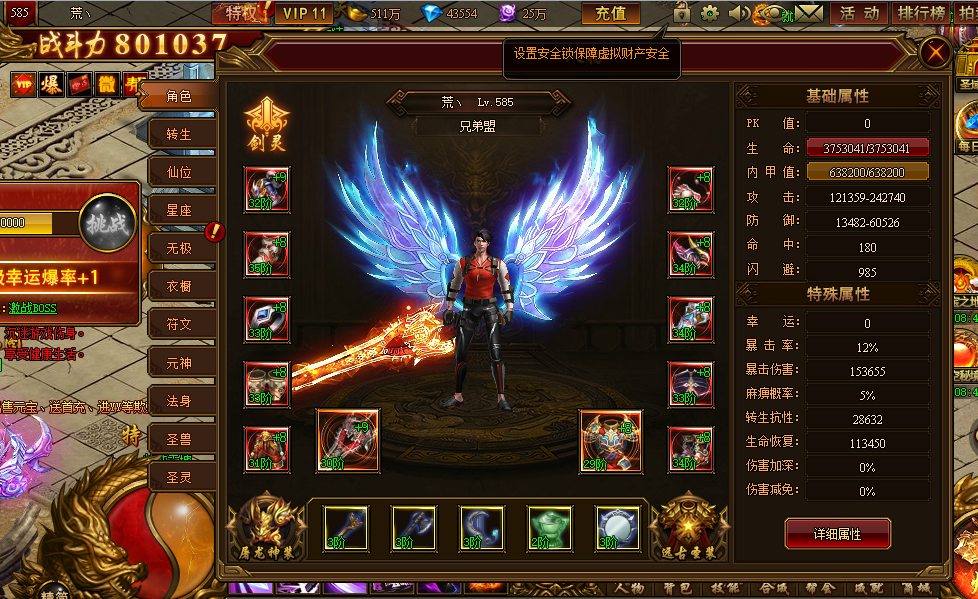Screen dimensions: 978x599
Task: Check mail via the envelope icon
Action: tap(809, 14)
